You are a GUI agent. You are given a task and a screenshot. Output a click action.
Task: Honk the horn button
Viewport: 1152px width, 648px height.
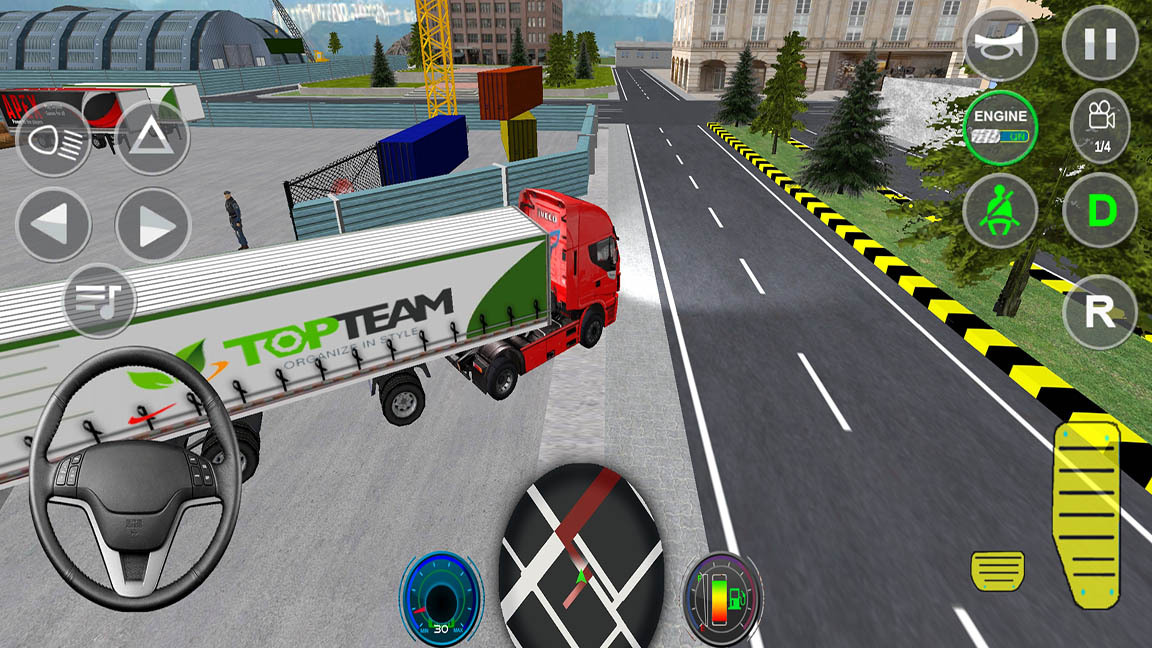click(1000, 43)
